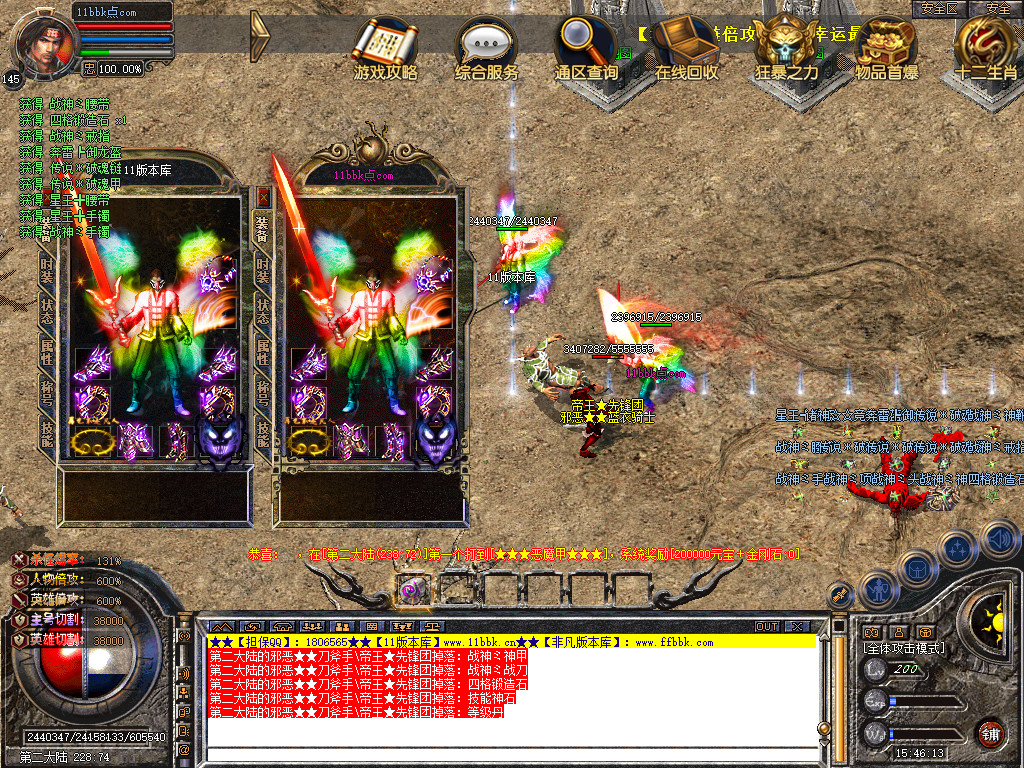Toggle the speaker sound button
Viewport: 1024px width, 768px height.
[x=999, y=539]
